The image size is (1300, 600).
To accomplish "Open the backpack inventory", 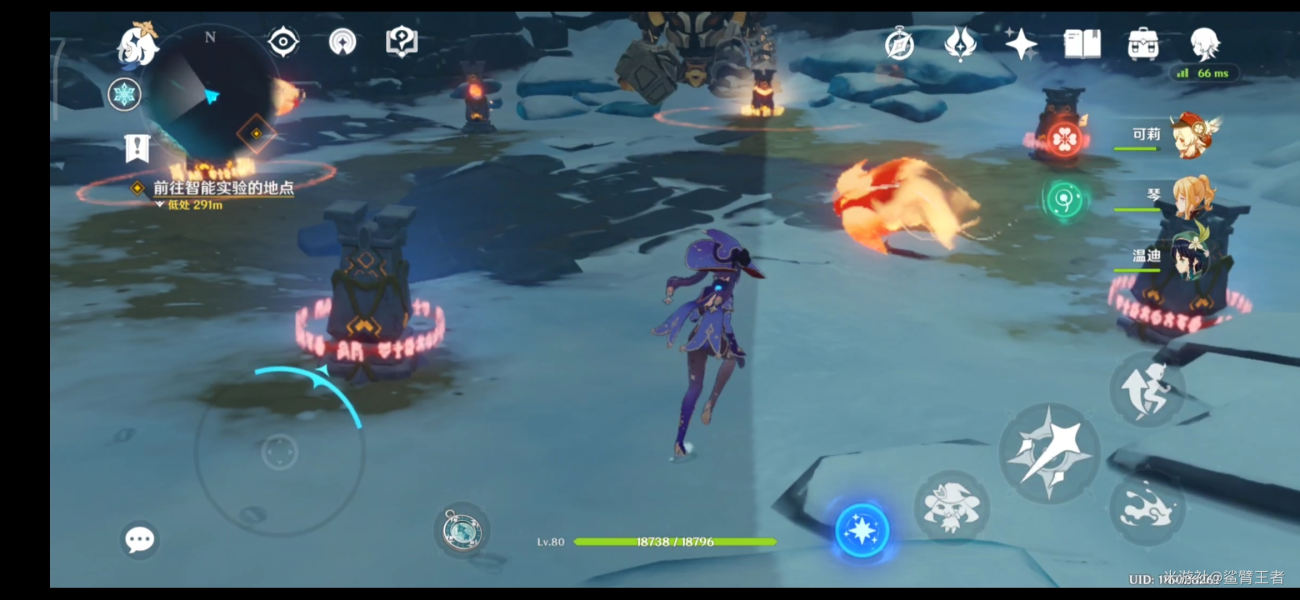I will click(1143, 44).
